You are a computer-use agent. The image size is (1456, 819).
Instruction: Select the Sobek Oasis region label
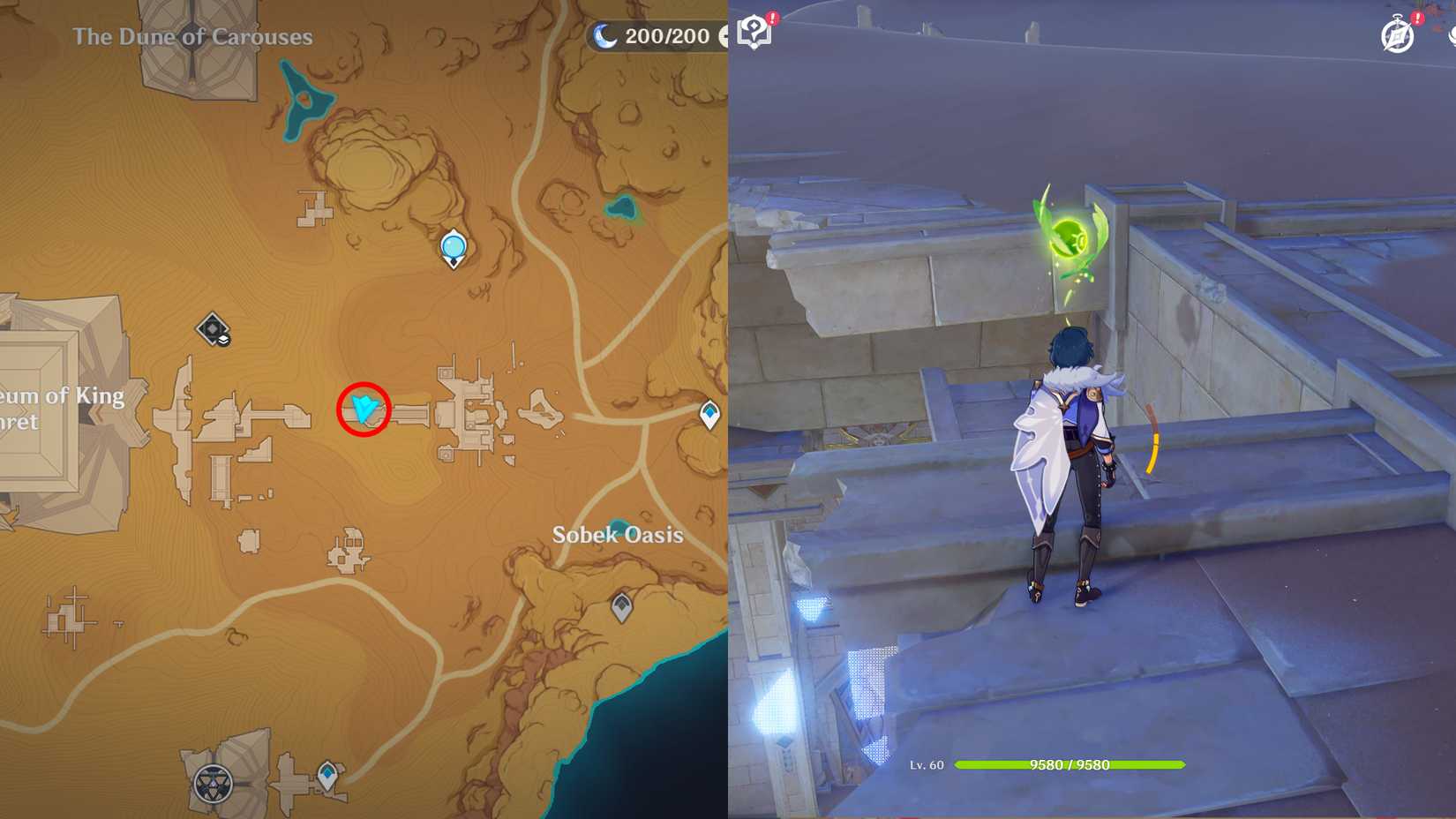(x=618, y=534)
